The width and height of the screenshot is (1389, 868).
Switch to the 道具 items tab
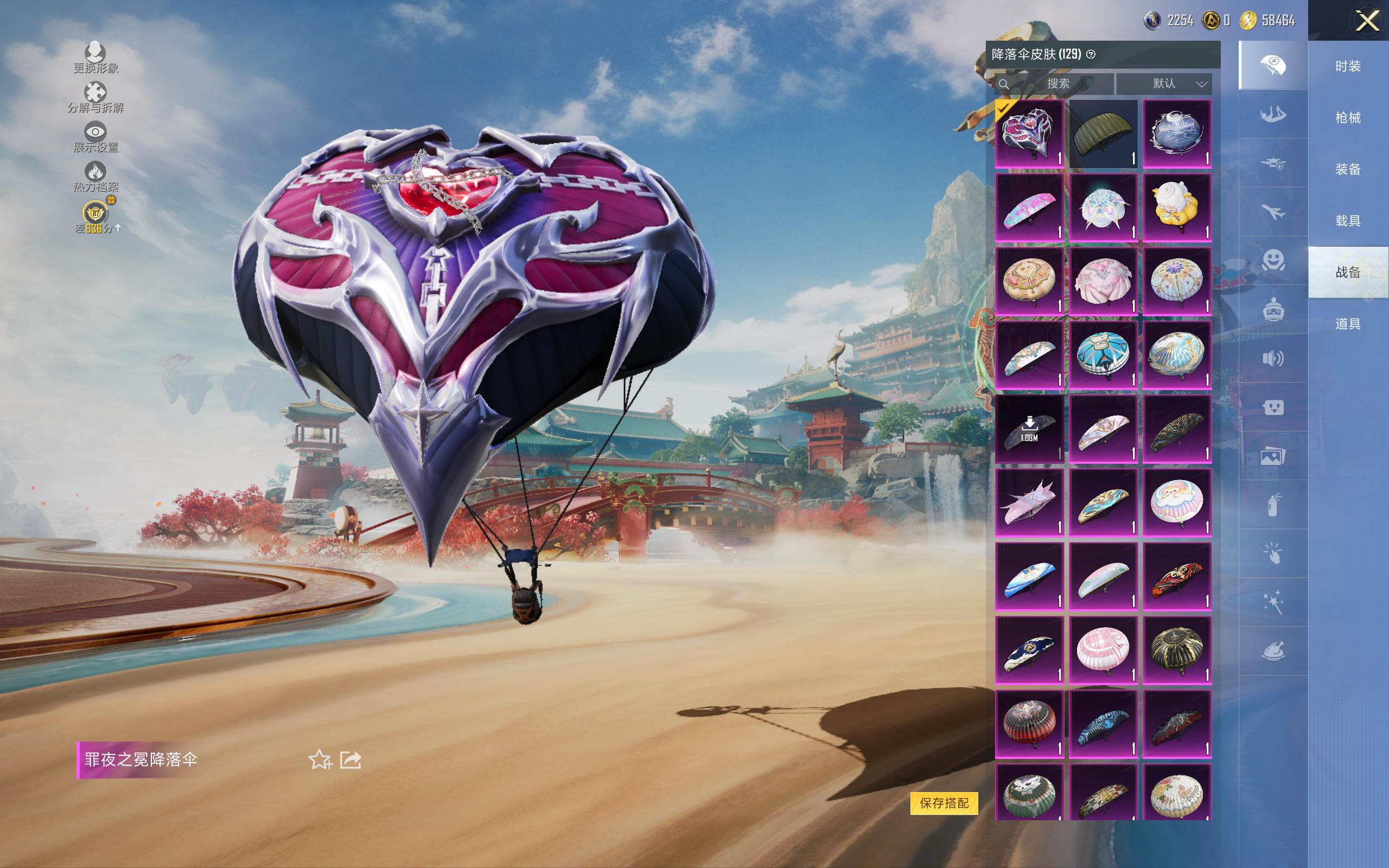click(x=1348, y=324)
